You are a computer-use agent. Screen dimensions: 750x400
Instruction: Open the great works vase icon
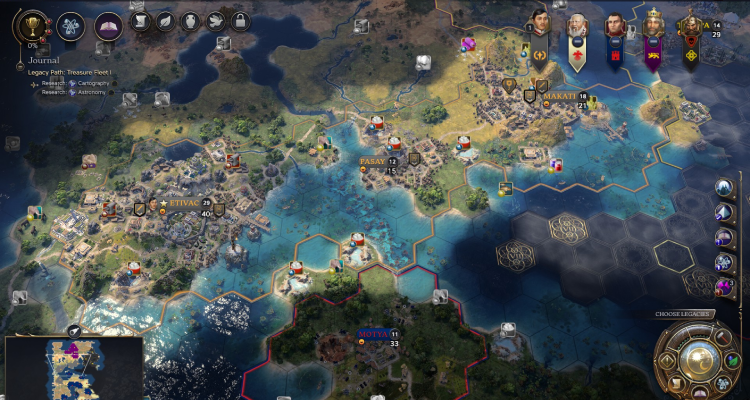190,21
